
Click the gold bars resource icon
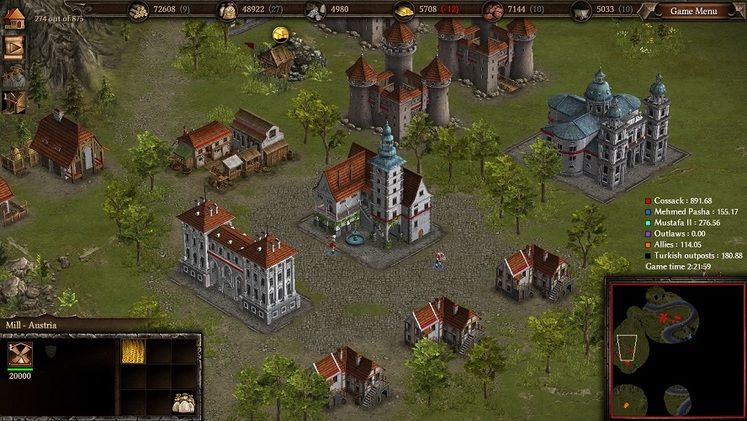click(403, 11)
